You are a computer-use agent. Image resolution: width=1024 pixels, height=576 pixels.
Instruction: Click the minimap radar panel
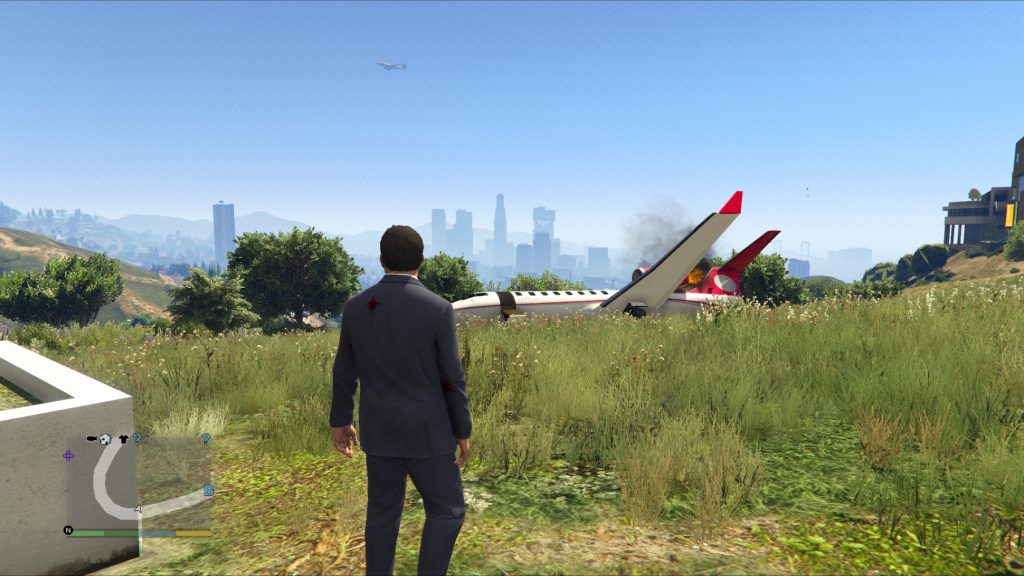(x=139, y=482)
